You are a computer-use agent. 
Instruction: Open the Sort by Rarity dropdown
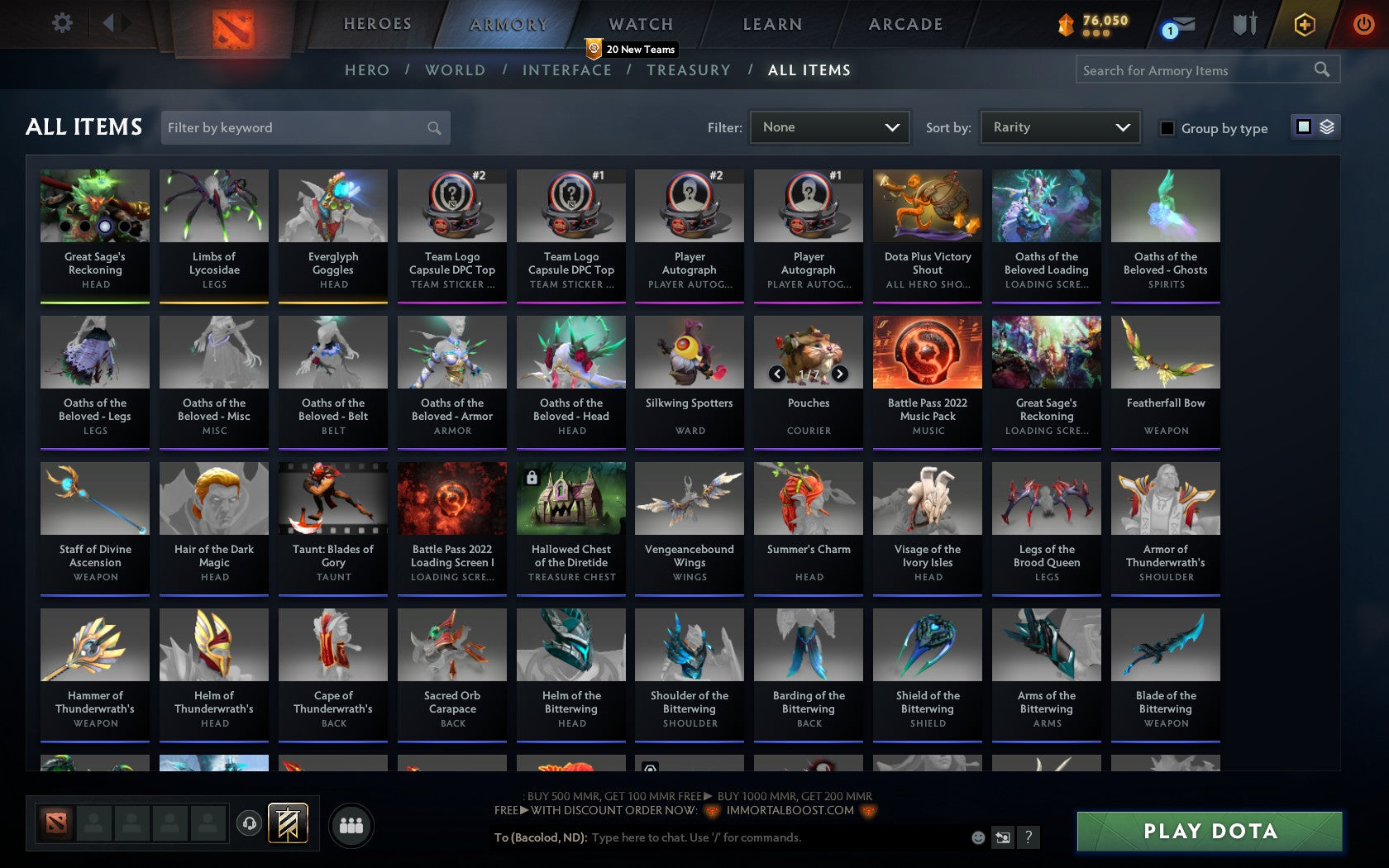pos(1059,127)
